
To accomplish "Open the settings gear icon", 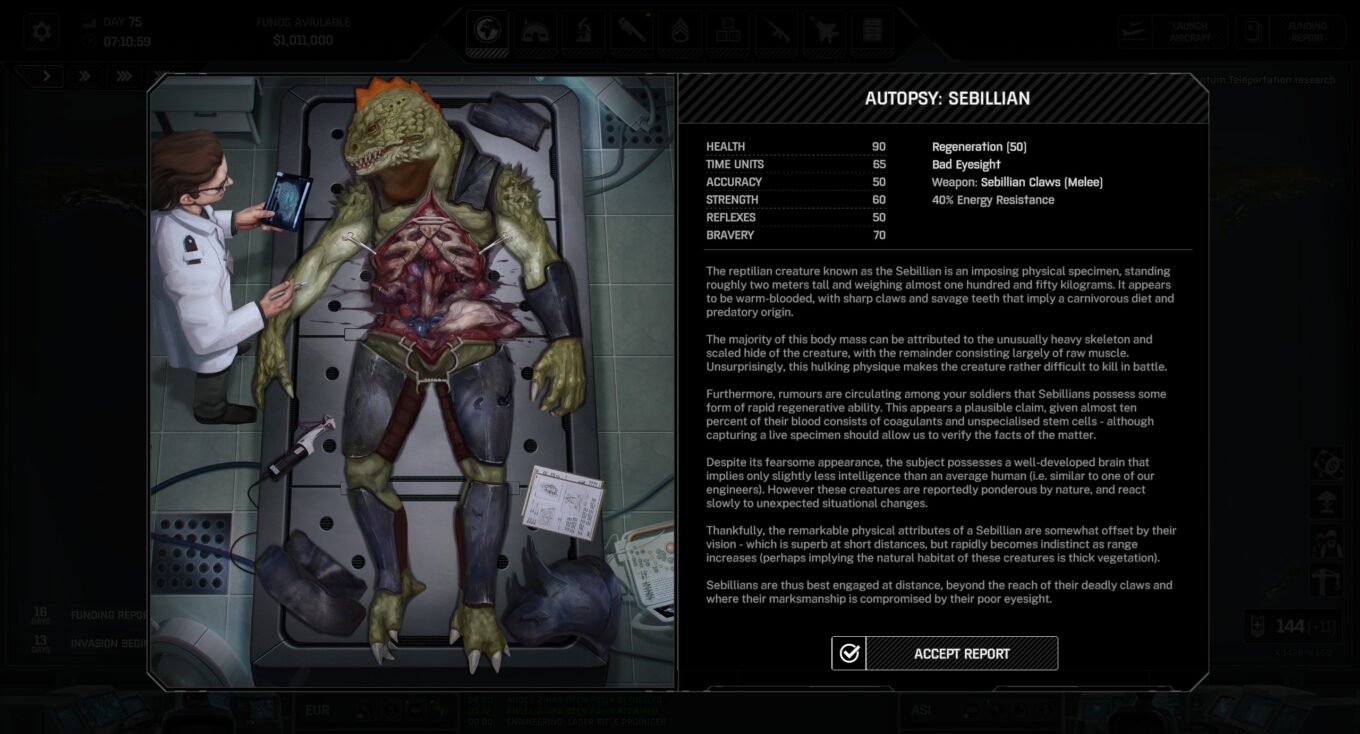I will 40,30.
